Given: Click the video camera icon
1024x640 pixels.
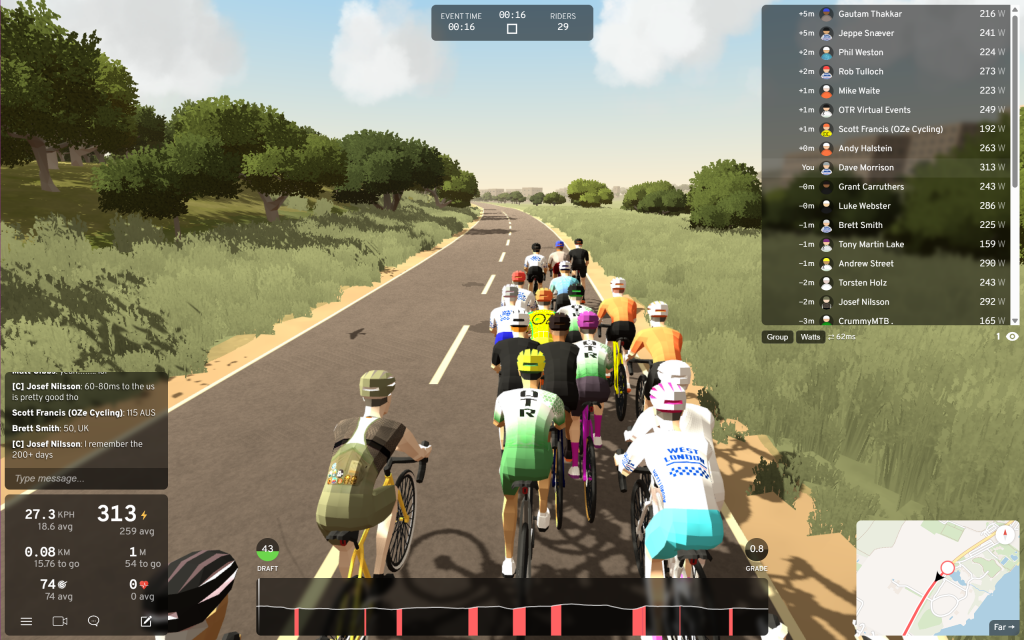Looking at the screenshot, I should tap(60, 621).
